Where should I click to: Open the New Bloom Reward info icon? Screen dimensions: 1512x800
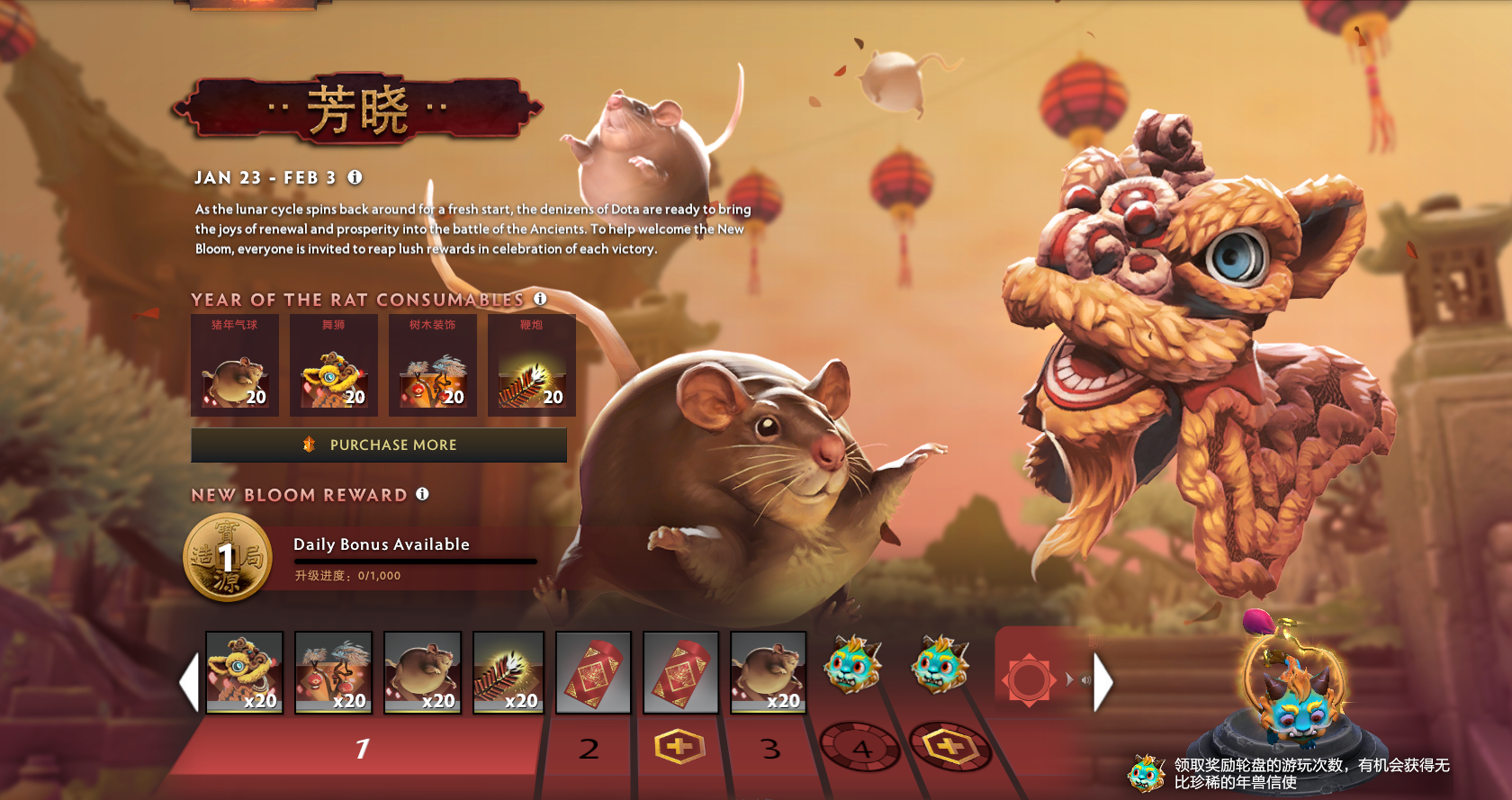click(x=422, y=494)
